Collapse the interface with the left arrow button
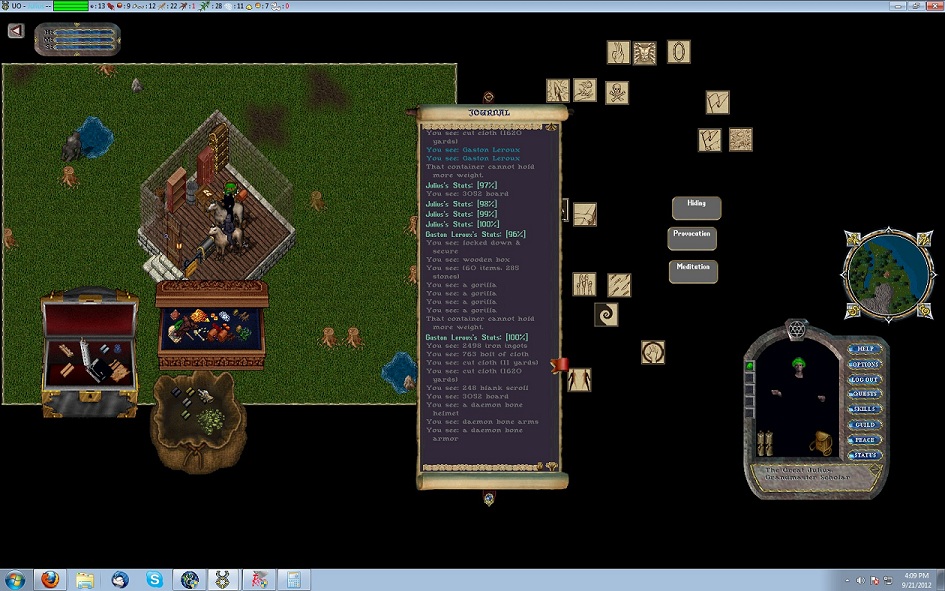 coord(16,30)
